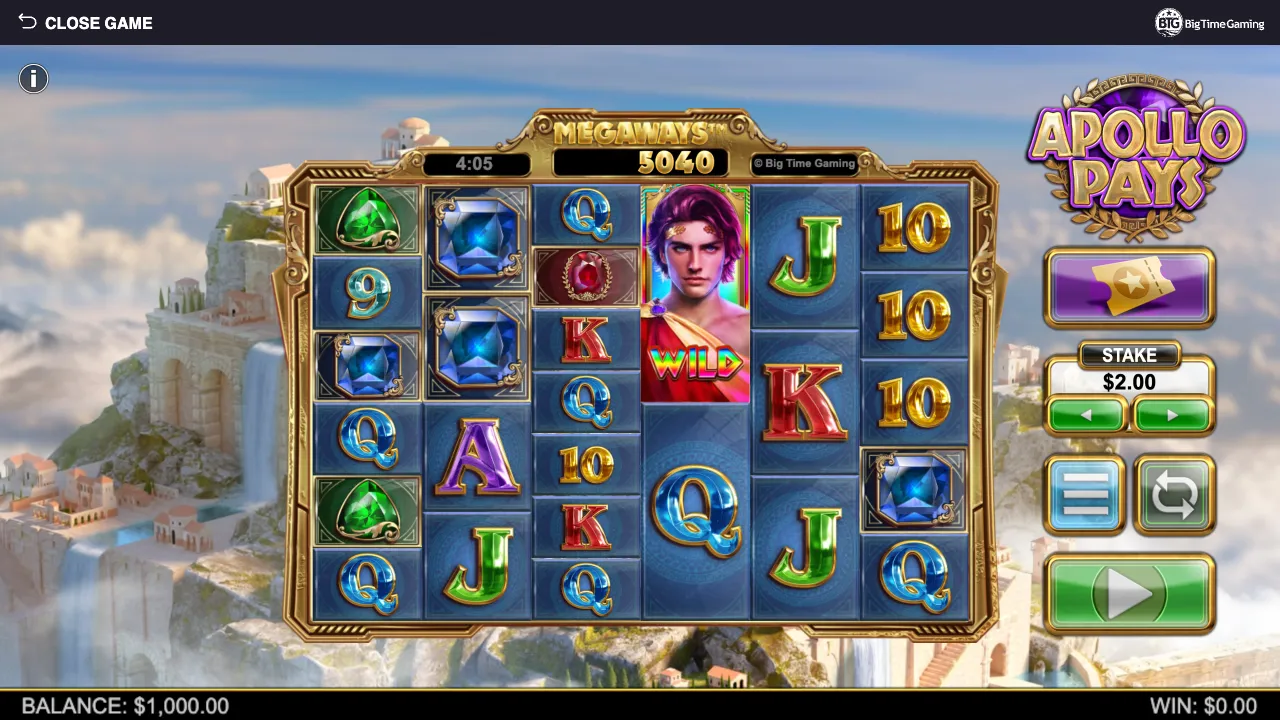Open game information with the "i" icon
Image resolution: width=1280 pixels, height=720 pixels.
[x=33, y=78]
